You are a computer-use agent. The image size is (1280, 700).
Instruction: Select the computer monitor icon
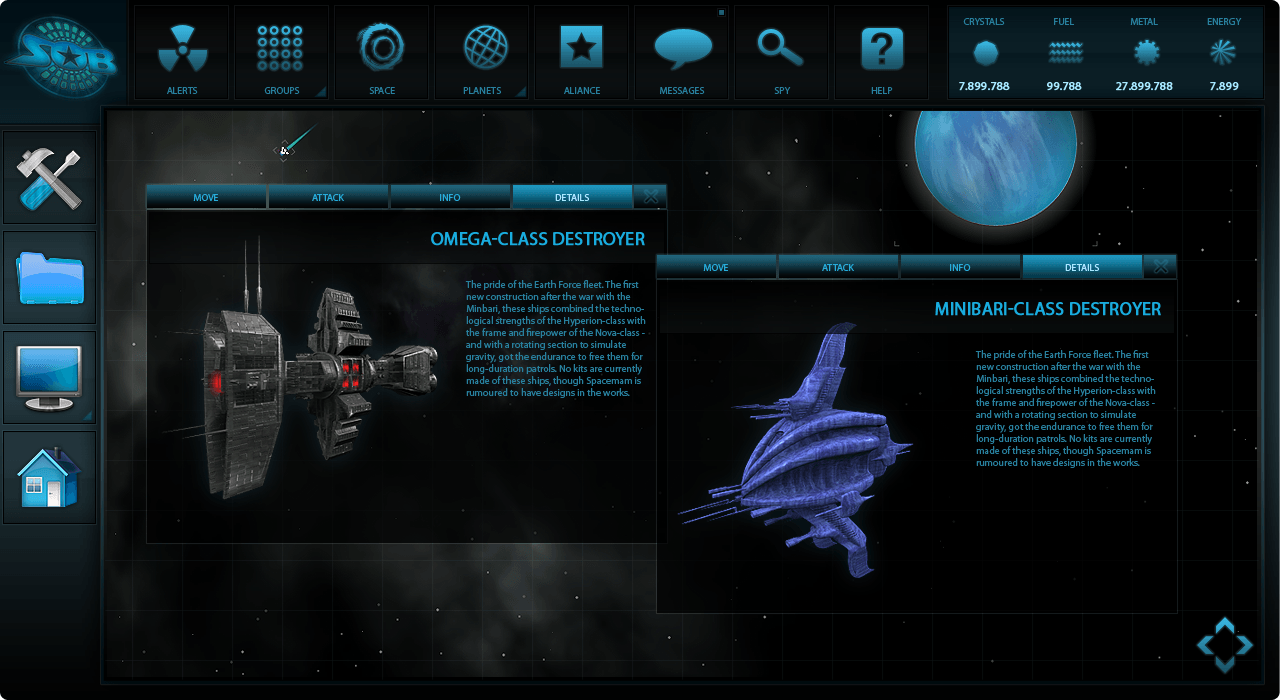[x=50, y=377]
